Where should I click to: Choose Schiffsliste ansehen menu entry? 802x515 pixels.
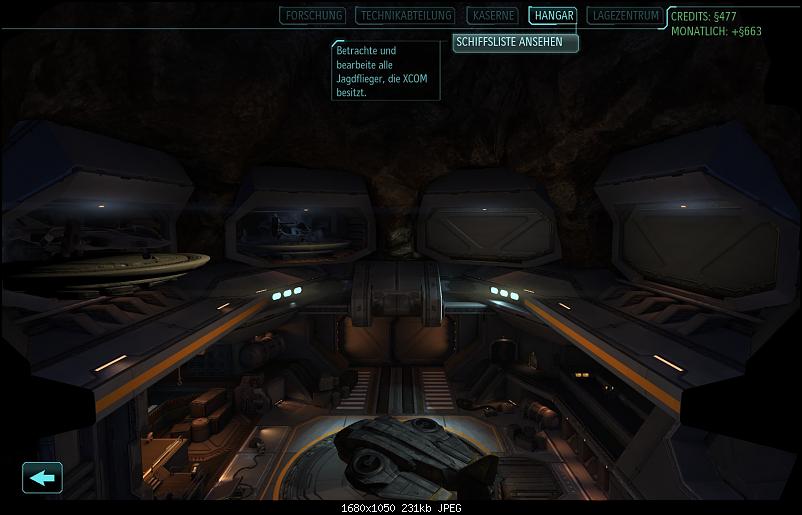click(515, 42)
